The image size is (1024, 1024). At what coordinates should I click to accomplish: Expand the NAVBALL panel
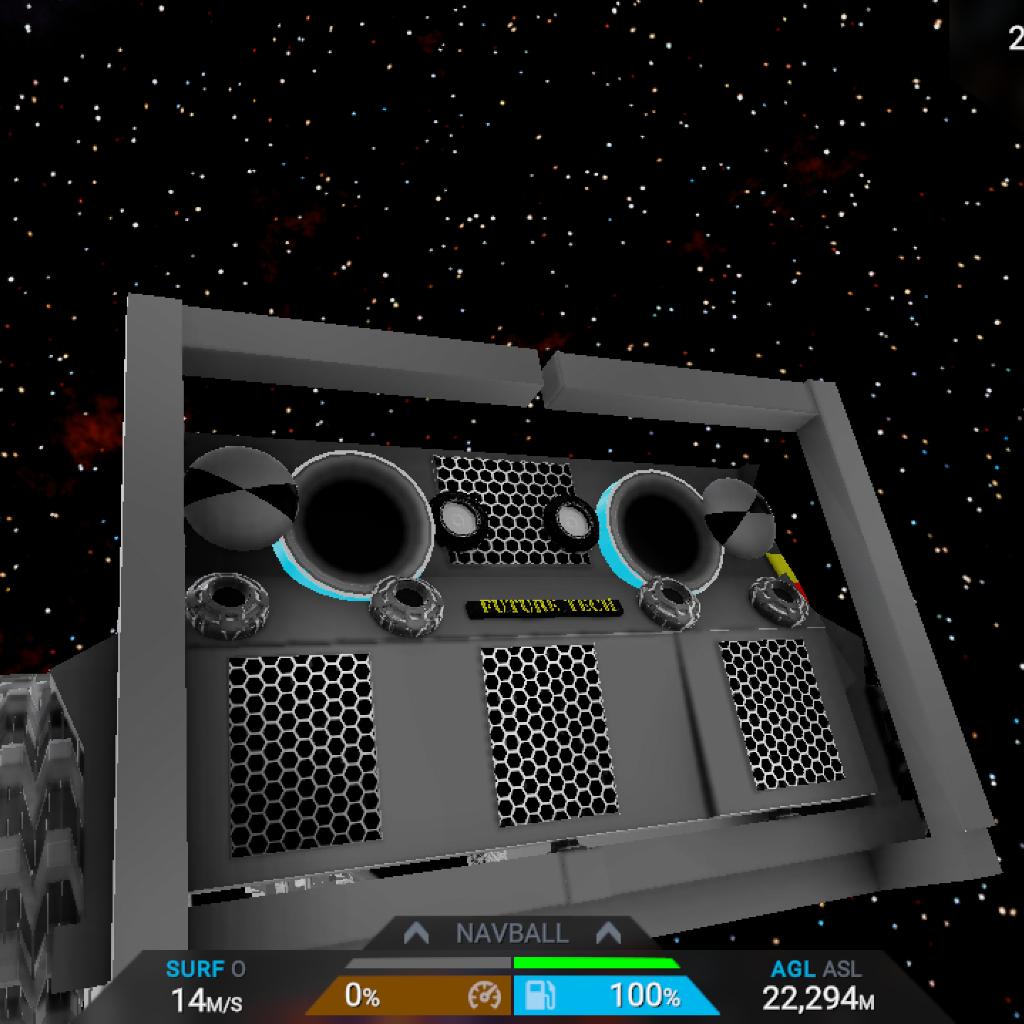coord(512,934)
